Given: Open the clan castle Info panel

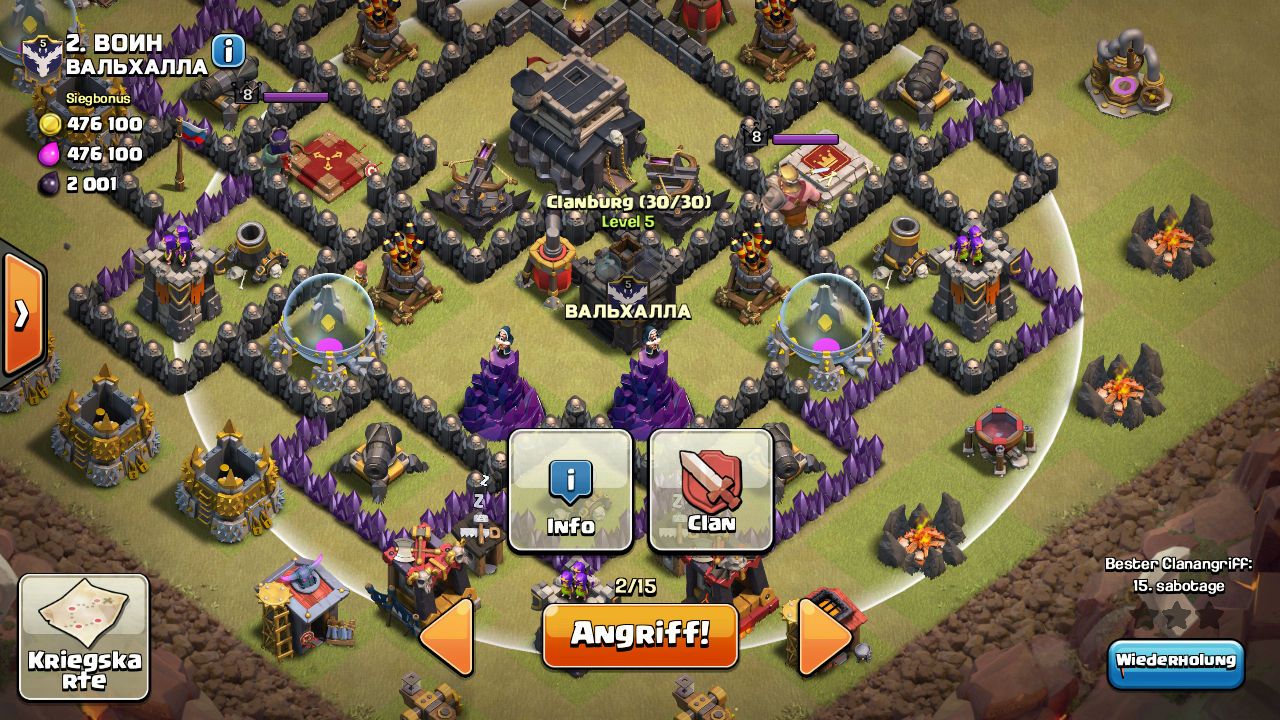Looking at the screenshot, I should (x=570, y=490).
